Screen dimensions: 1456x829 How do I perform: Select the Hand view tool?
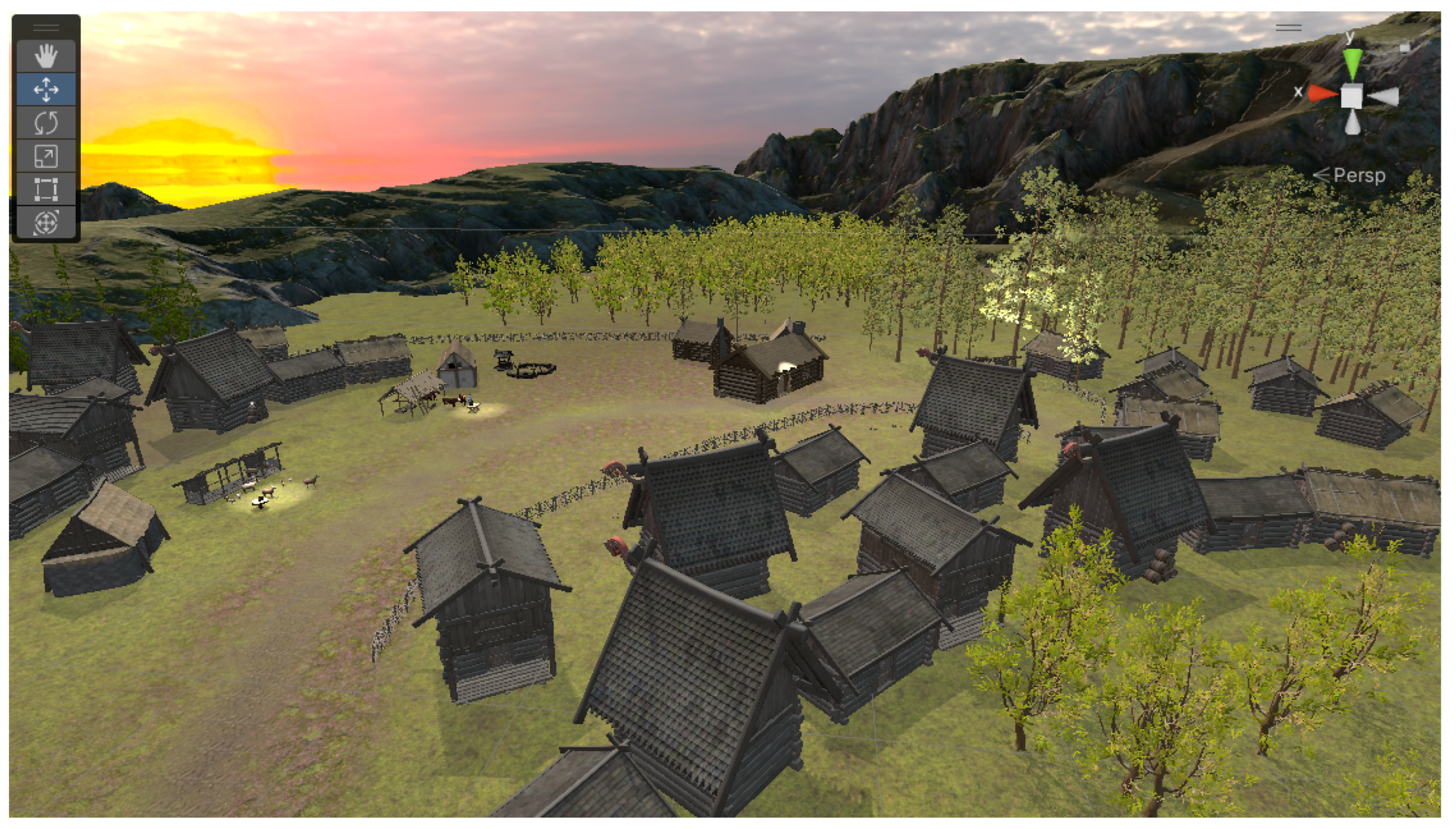pos(46,56)
